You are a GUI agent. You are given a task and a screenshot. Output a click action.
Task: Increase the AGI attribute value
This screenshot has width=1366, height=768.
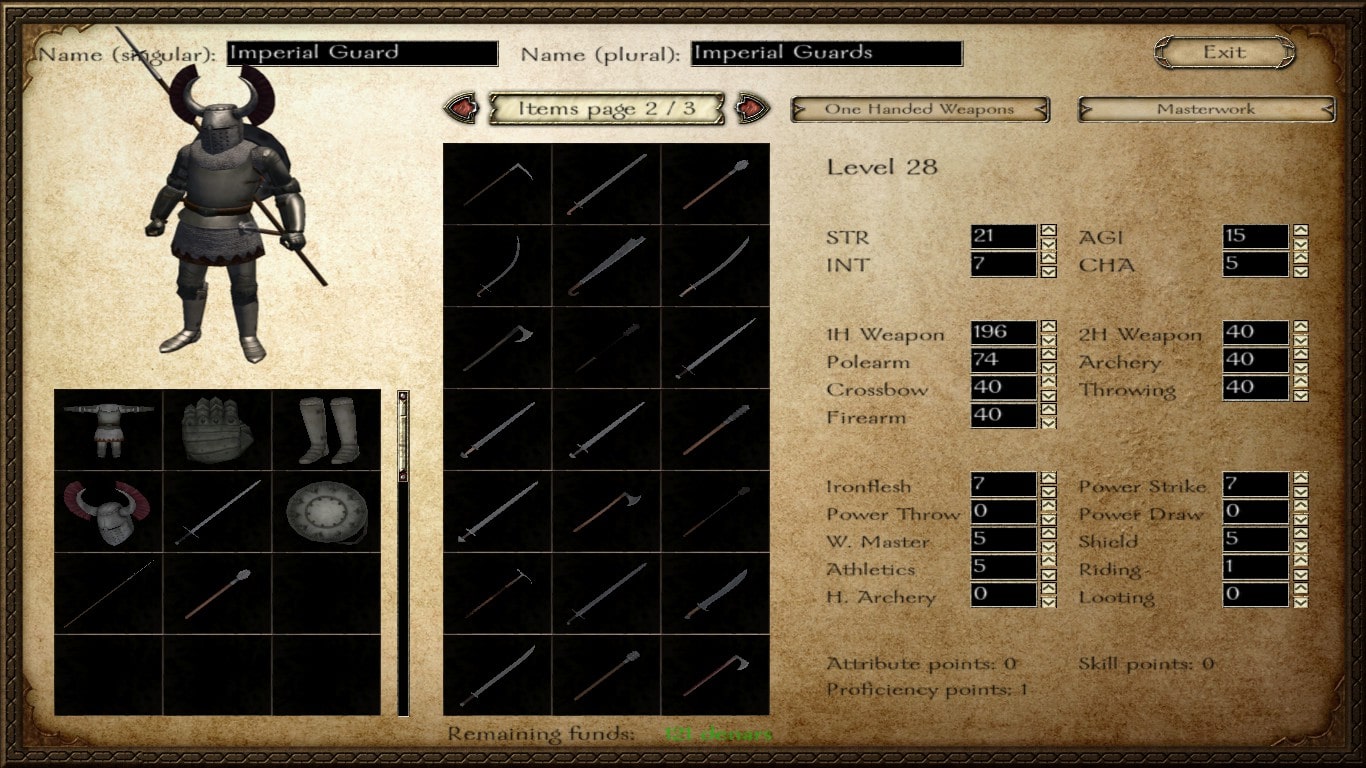click(x=1300, y=231)
